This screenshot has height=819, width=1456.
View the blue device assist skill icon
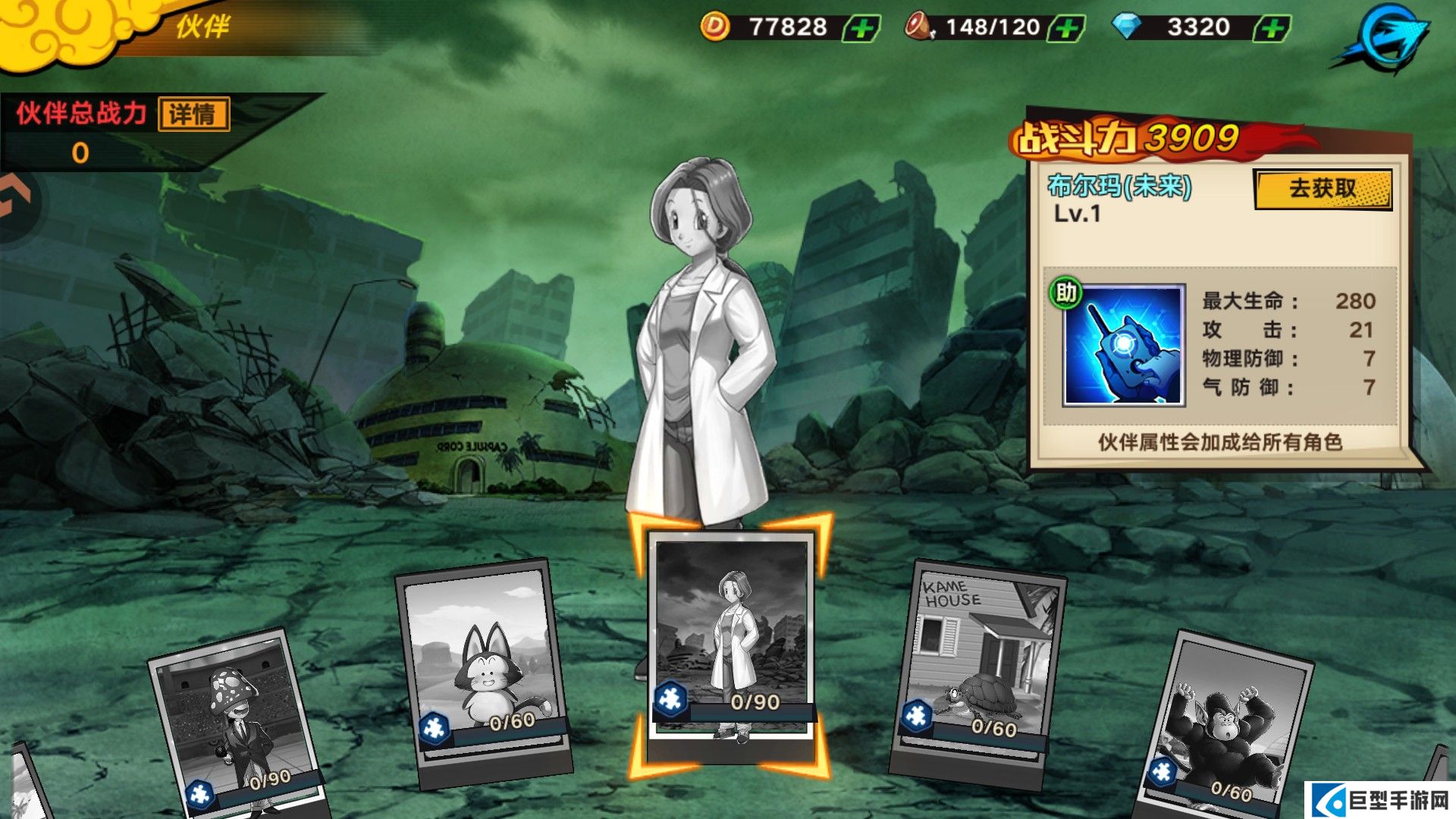point(1123,346)
